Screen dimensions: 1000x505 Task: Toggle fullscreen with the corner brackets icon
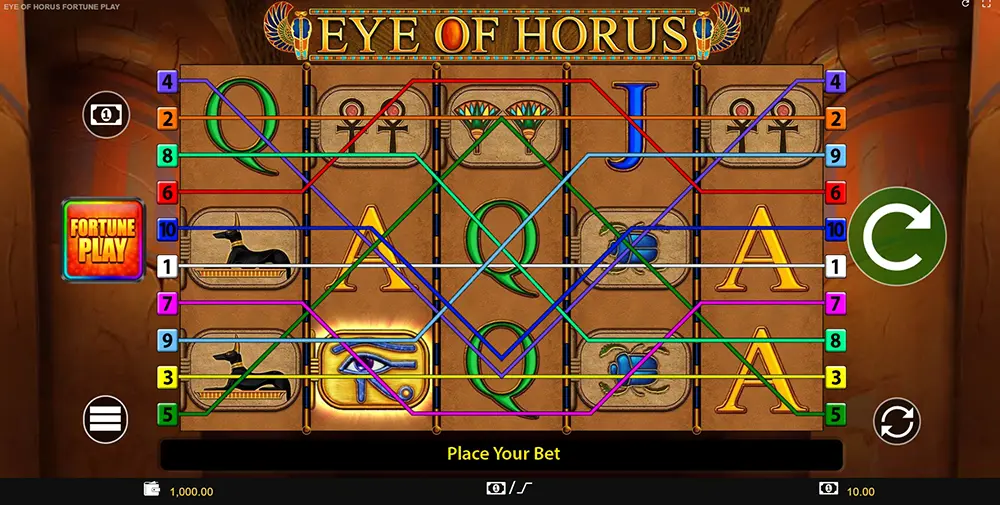tap(987, 6)
